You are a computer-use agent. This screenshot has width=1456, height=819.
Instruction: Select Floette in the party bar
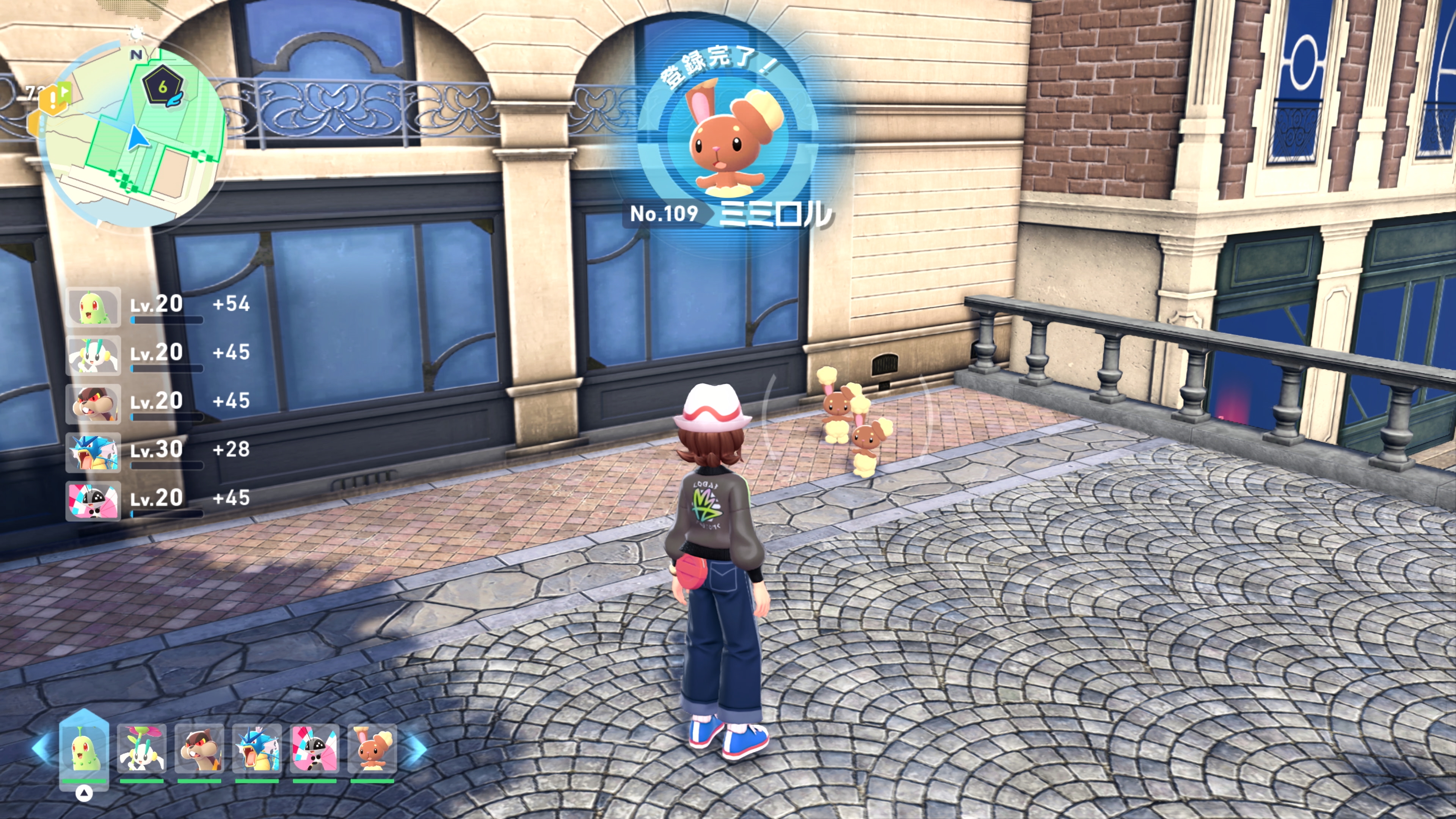[142, 749]
